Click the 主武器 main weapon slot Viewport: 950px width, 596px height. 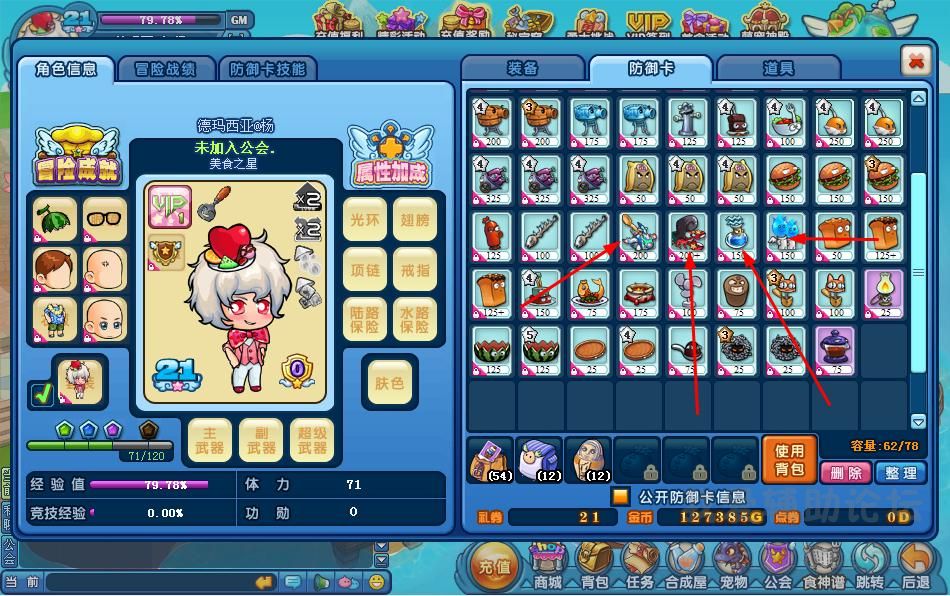click(x=210, y=441)
